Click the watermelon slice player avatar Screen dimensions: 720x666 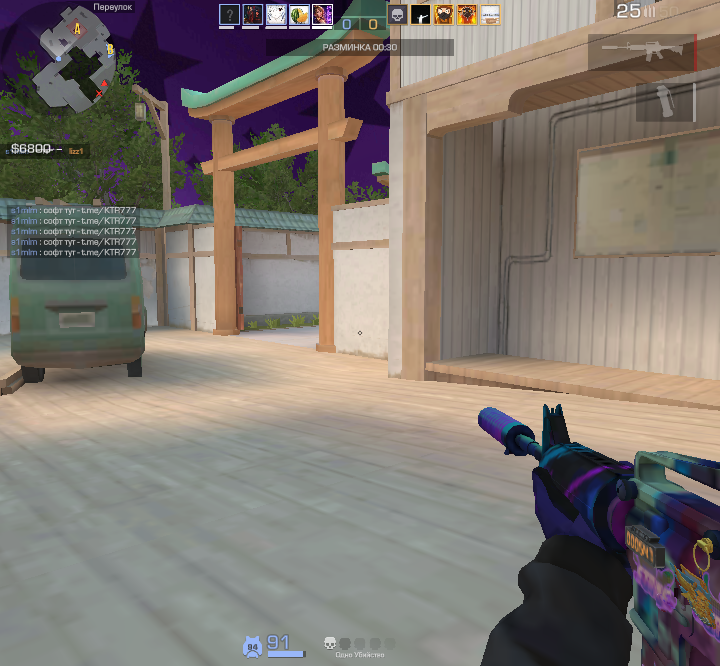coord(299,14)
